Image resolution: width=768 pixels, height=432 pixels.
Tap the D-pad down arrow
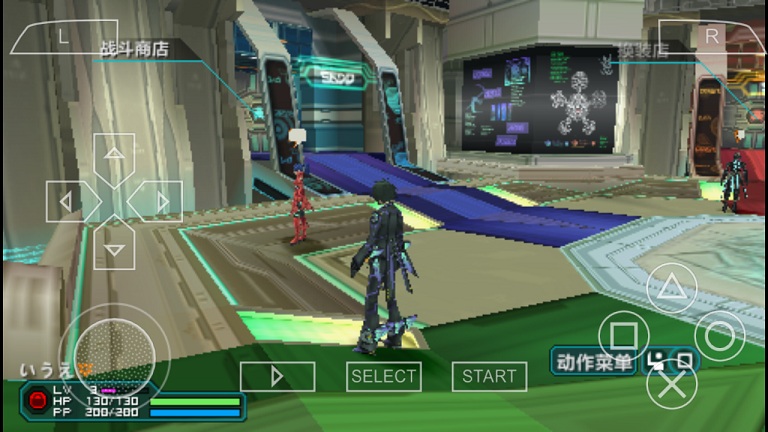pos(114,247)
